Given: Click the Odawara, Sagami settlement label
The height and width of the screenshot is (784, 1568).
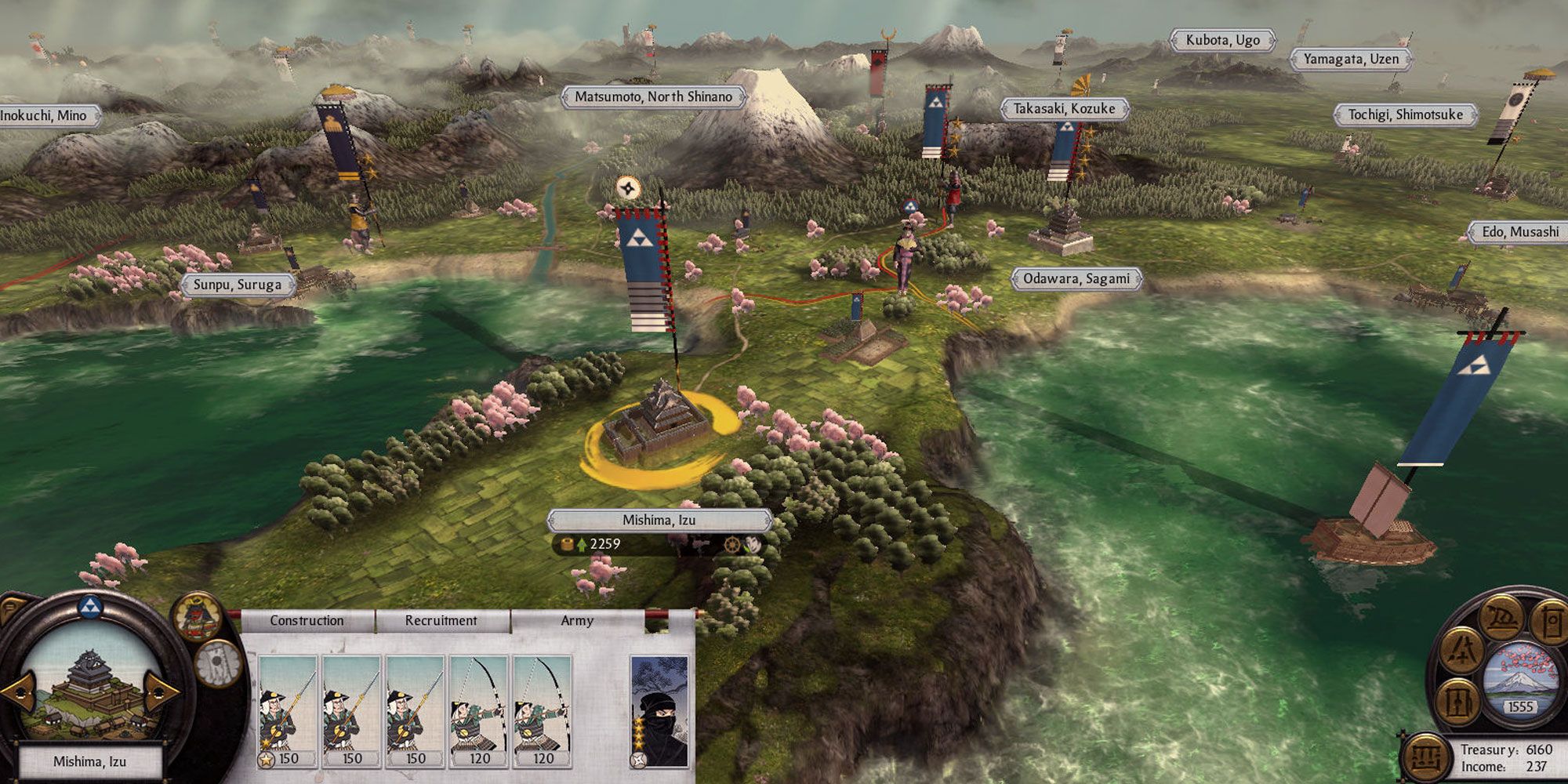Looking at the screenshot, I should [x=1078, y=278].
